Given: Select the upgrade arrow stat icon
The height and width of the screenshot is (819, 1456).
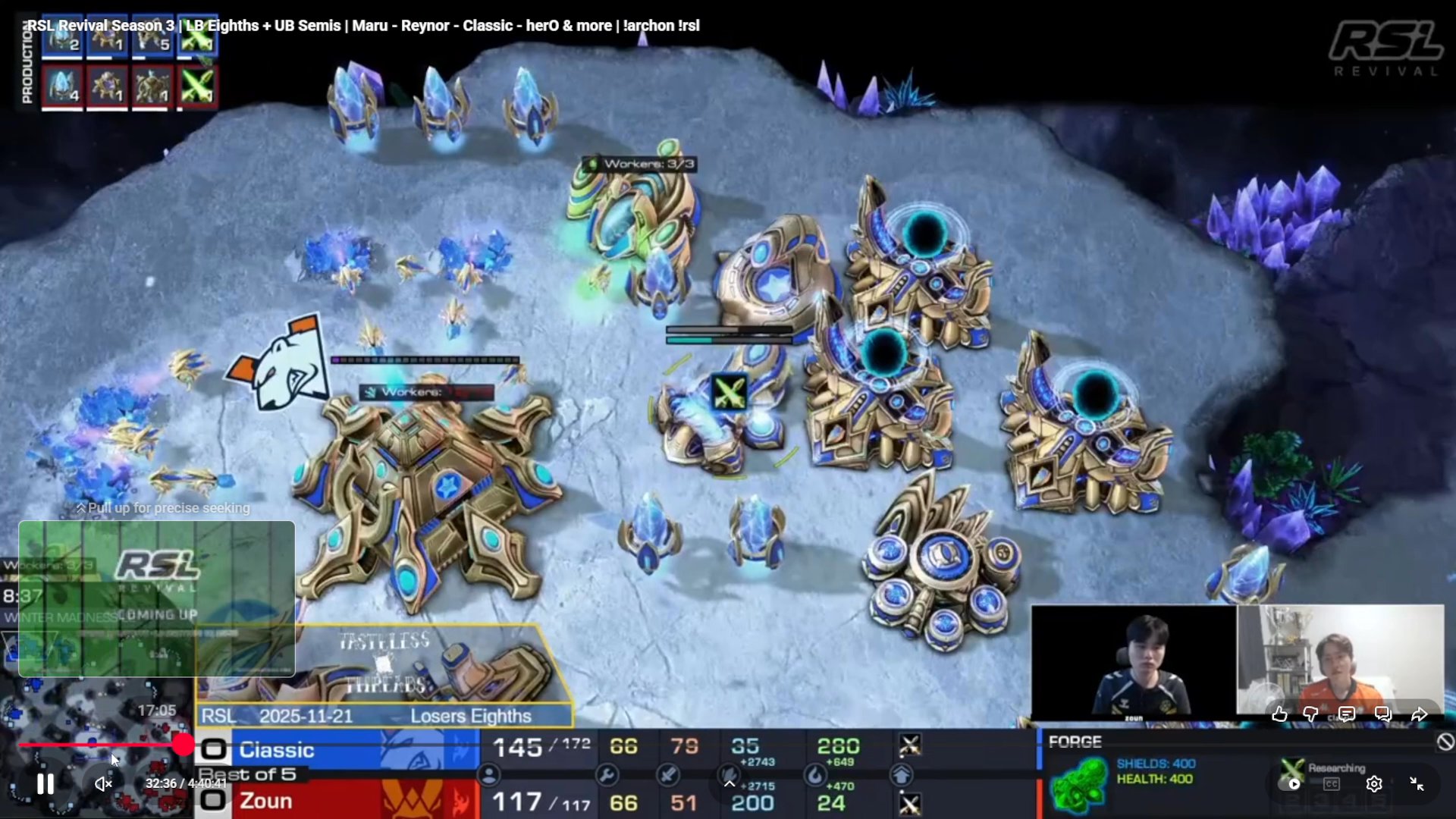Looking at the screenshot, I should [x=902, y=775].
